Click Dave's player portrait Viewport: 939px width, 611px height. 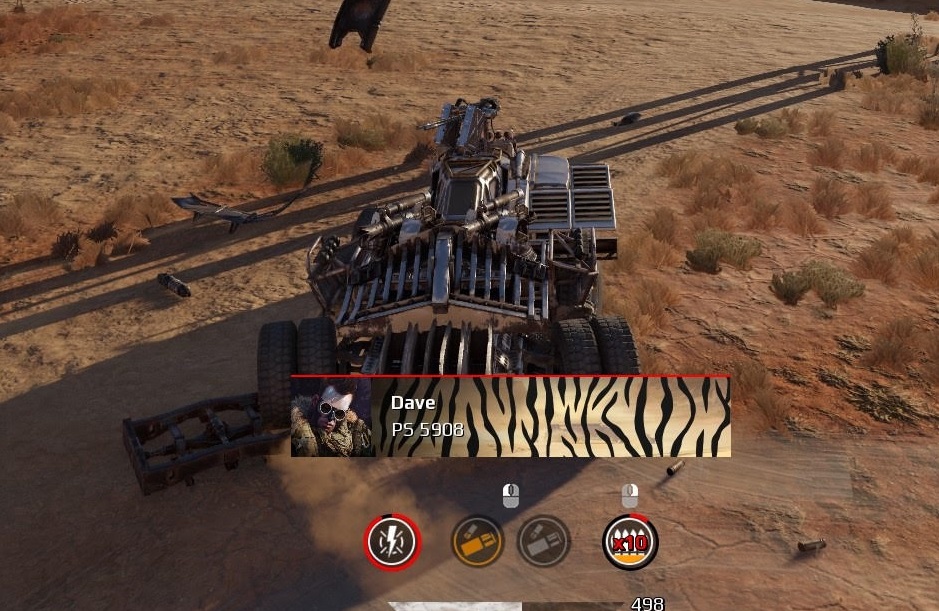pos(332,417)
